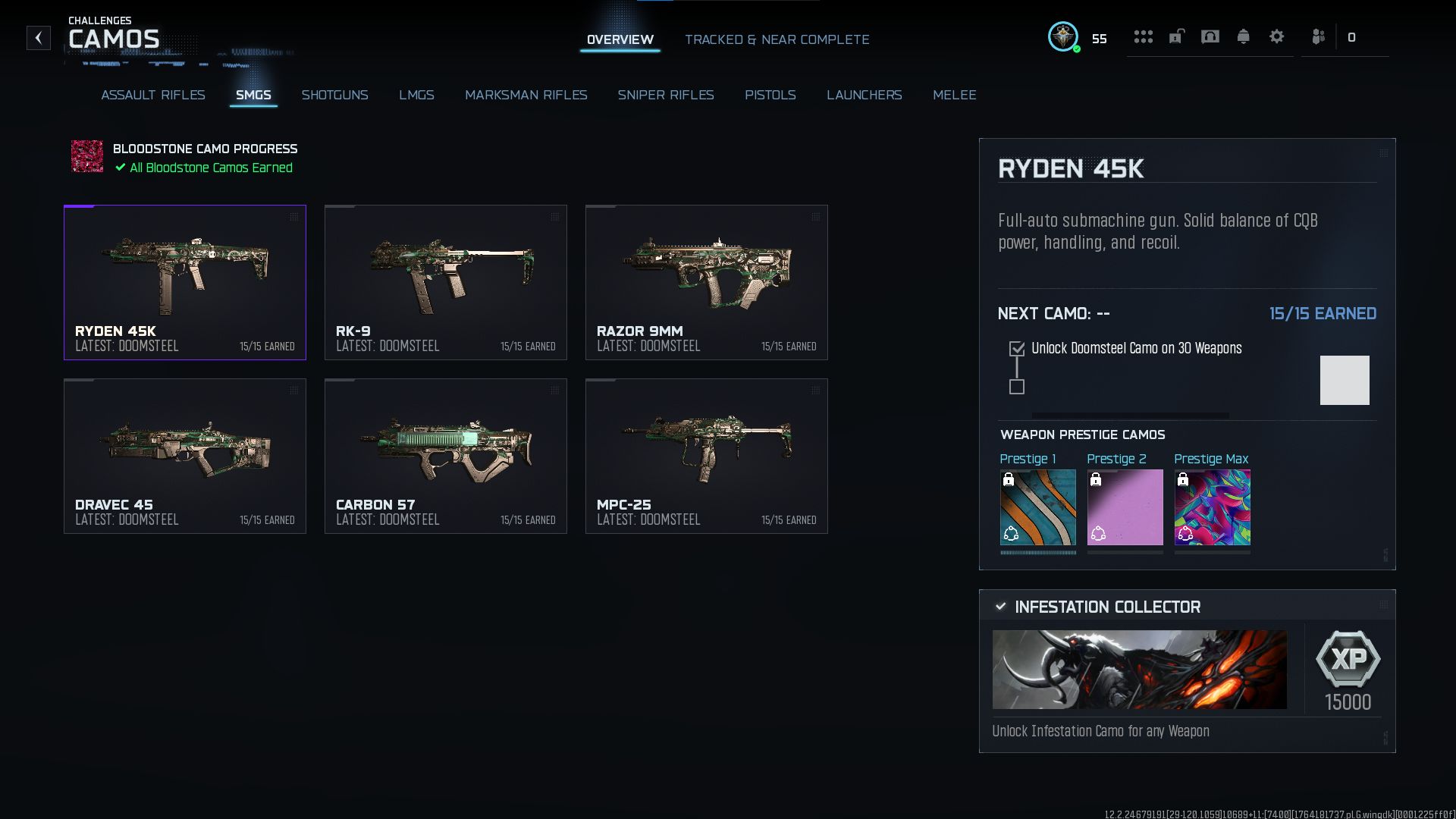1456x819 pixels.
Task: Go back using the arrow button
Action: (39, 38)
